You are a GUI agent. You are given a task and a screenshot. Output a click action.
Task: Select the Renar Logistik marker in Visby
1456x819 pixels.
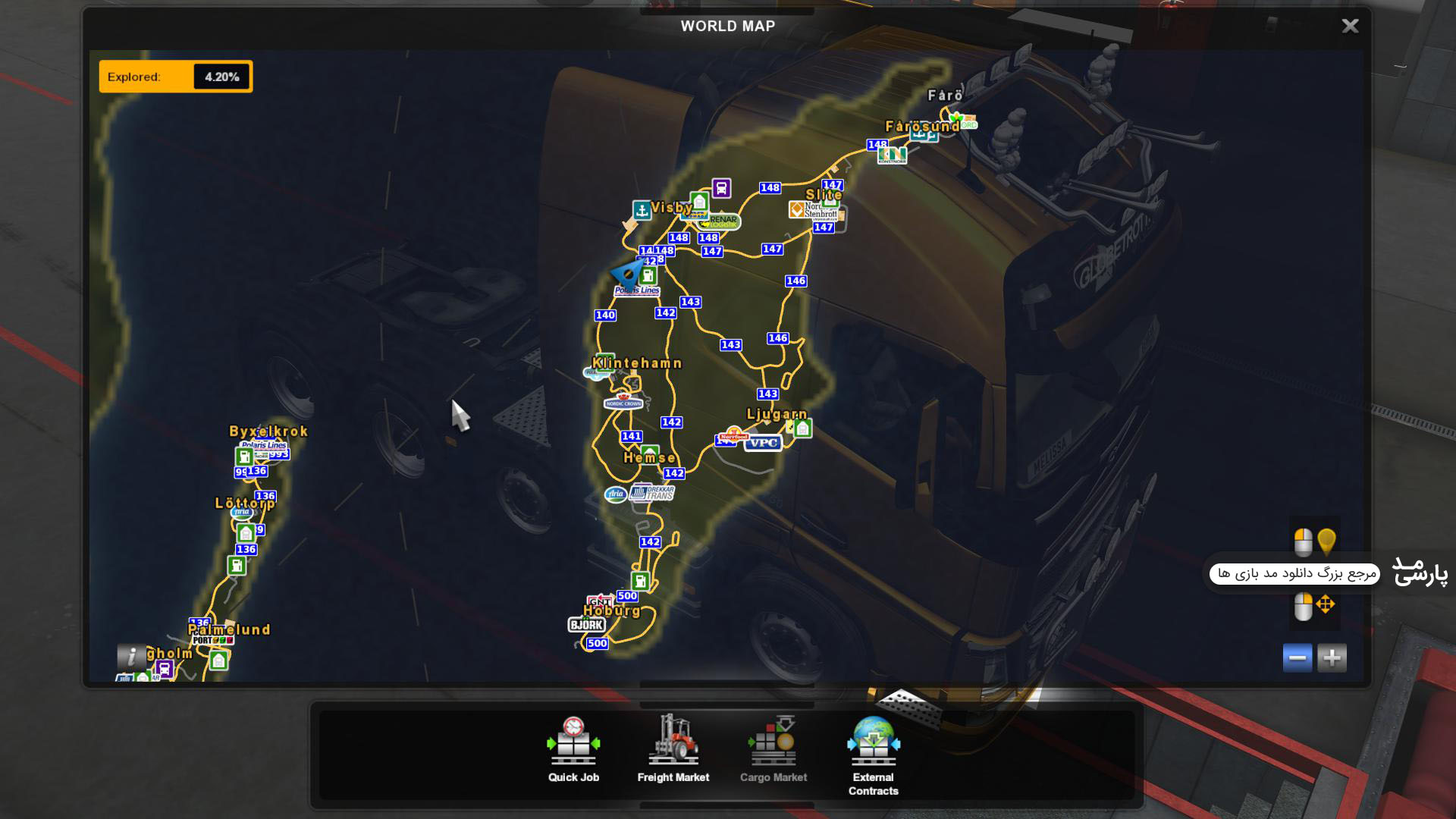coord(720,222)
